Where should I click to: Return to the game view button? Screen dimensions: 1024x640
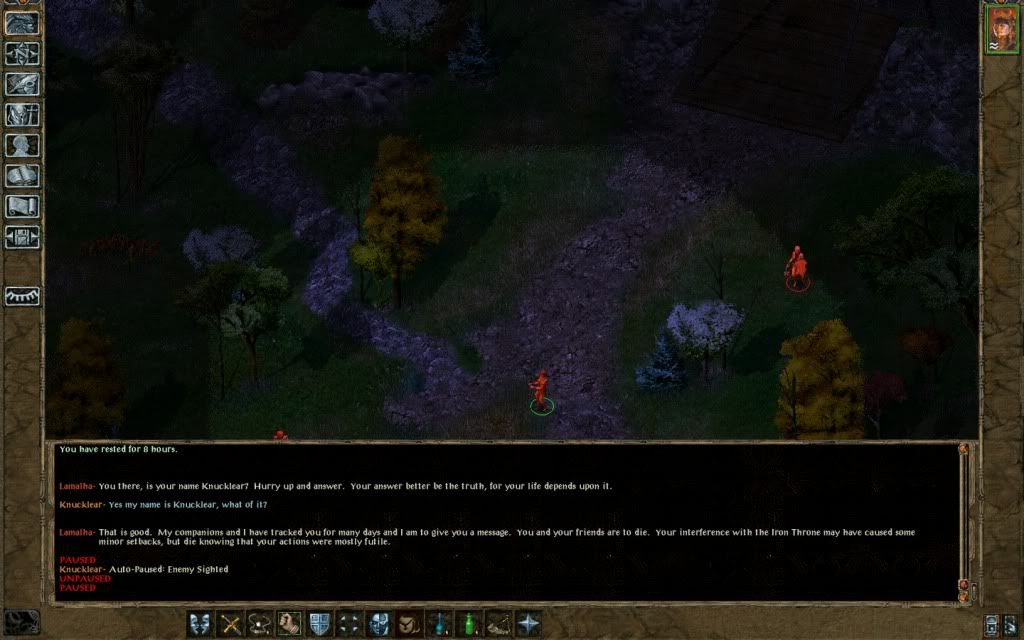(x=22, y=23)
